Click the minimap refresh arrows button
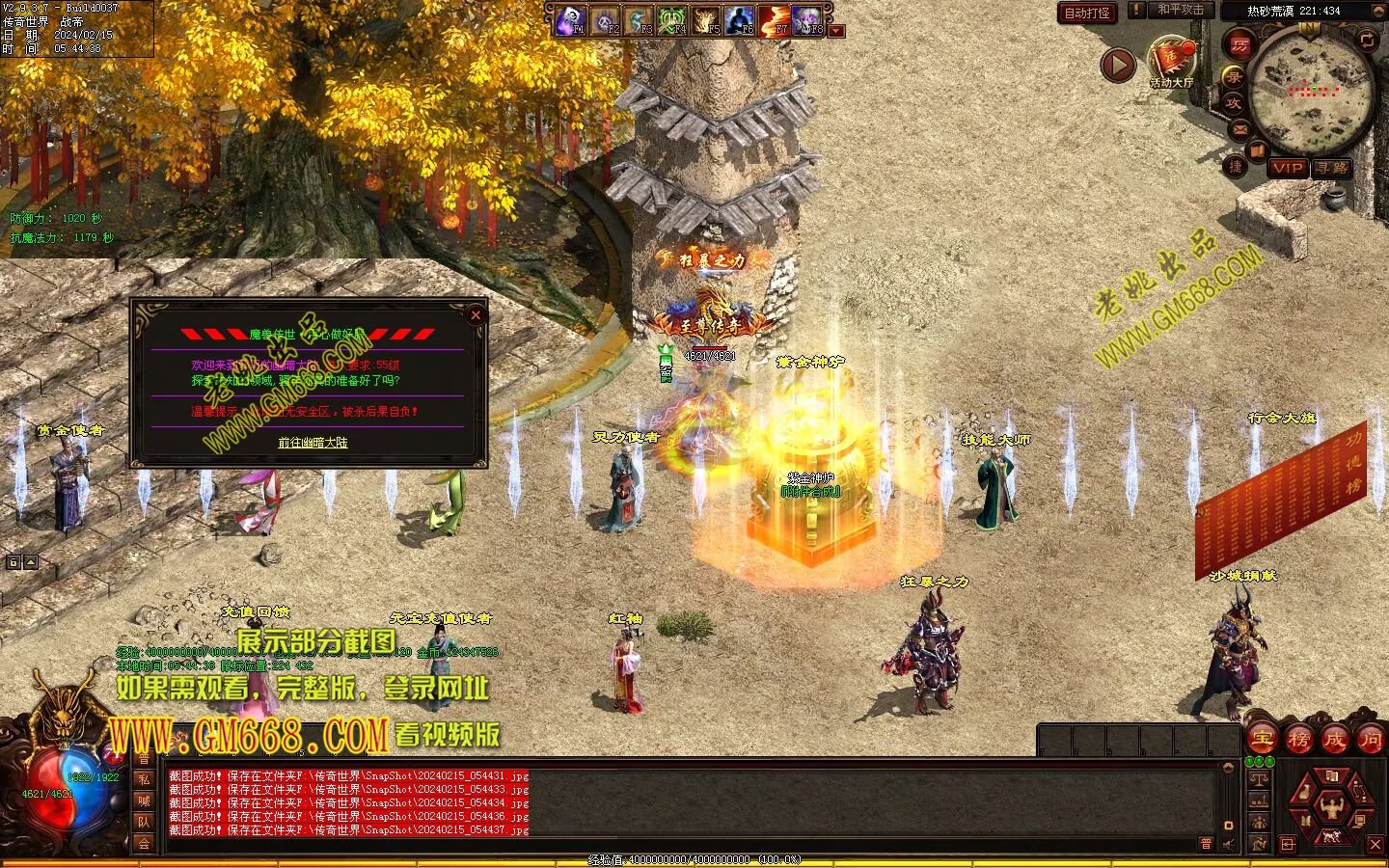Viewport: 1389px width, 868px height. pos(1367,40)
